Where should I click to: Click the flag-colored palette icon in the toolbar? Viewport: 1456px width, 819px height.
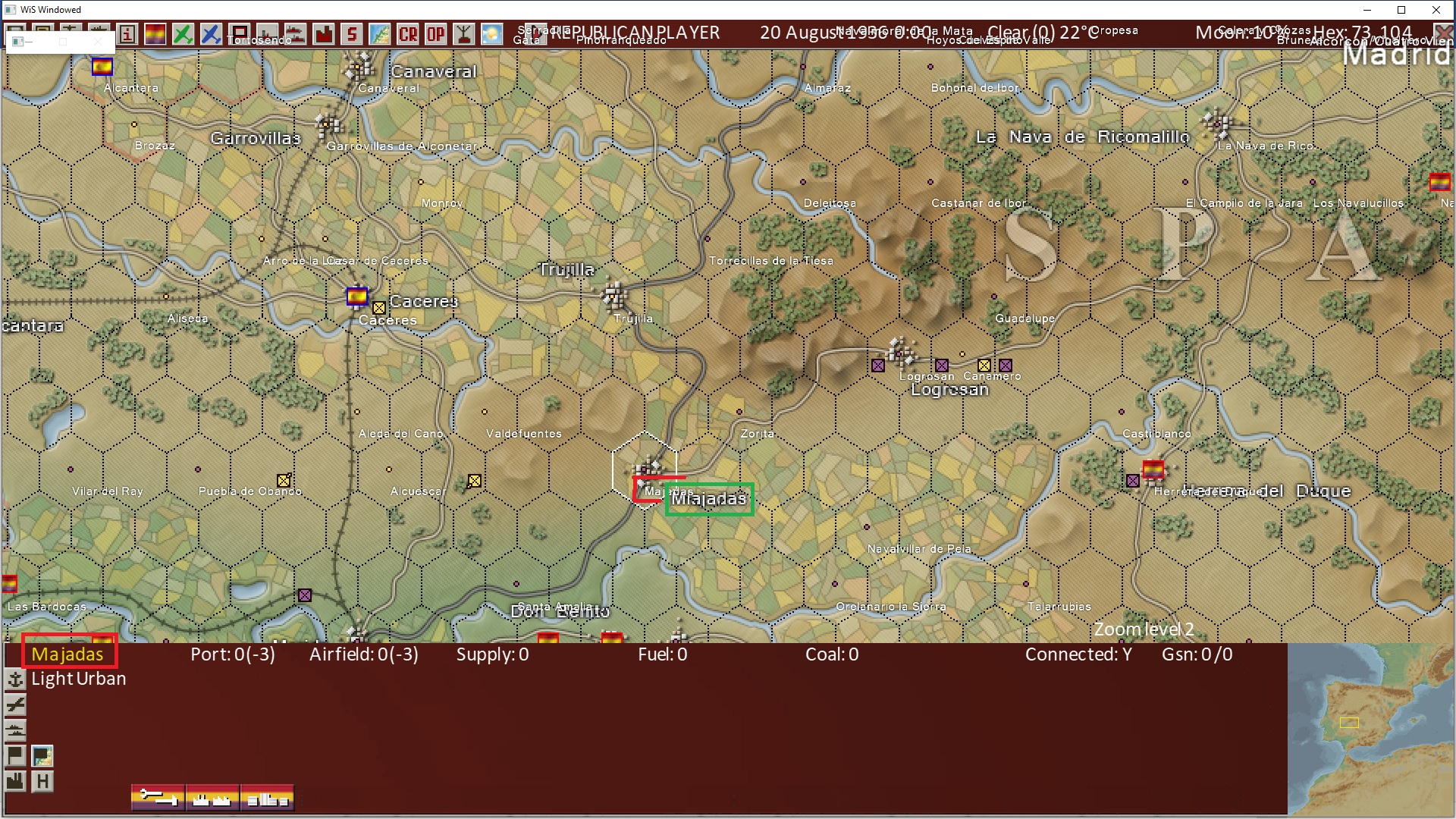(155, 34)
